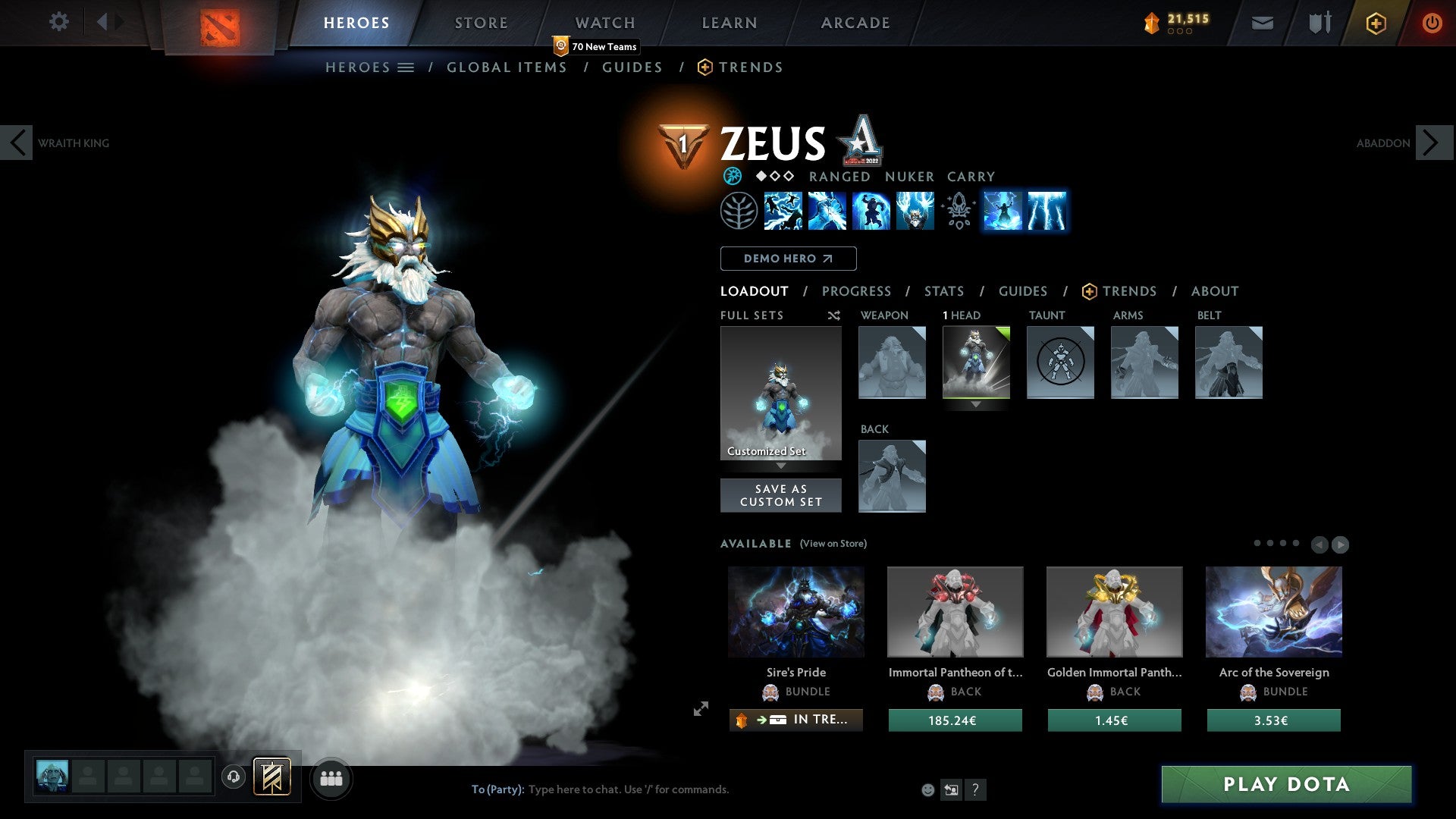
Task: Open Dota Plus with the gold hexagon icon
Action: tap(1376, 22)
